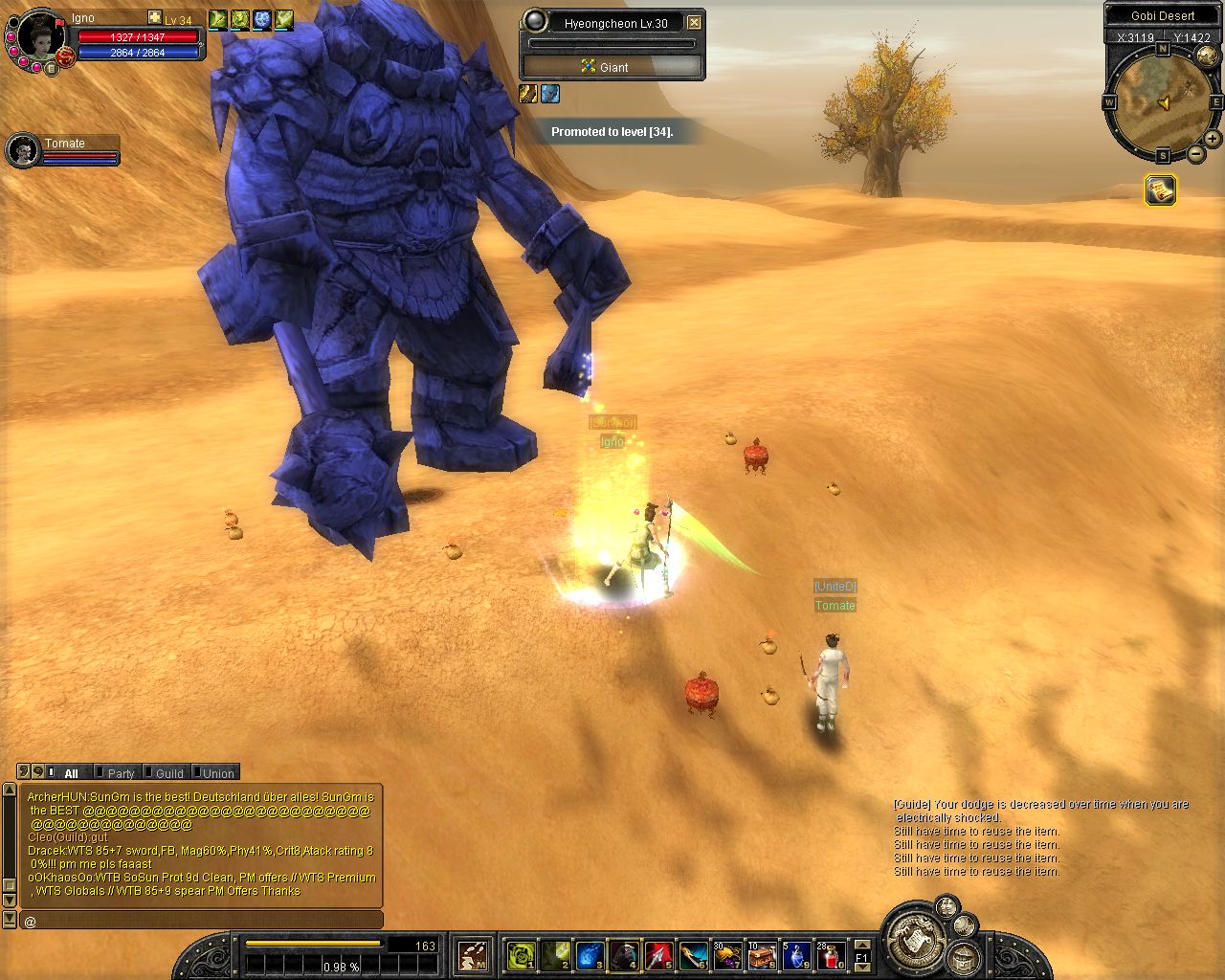Open the world map globe button
The height and width of the screenshot is (980, 1225).
click(1207, 57)
